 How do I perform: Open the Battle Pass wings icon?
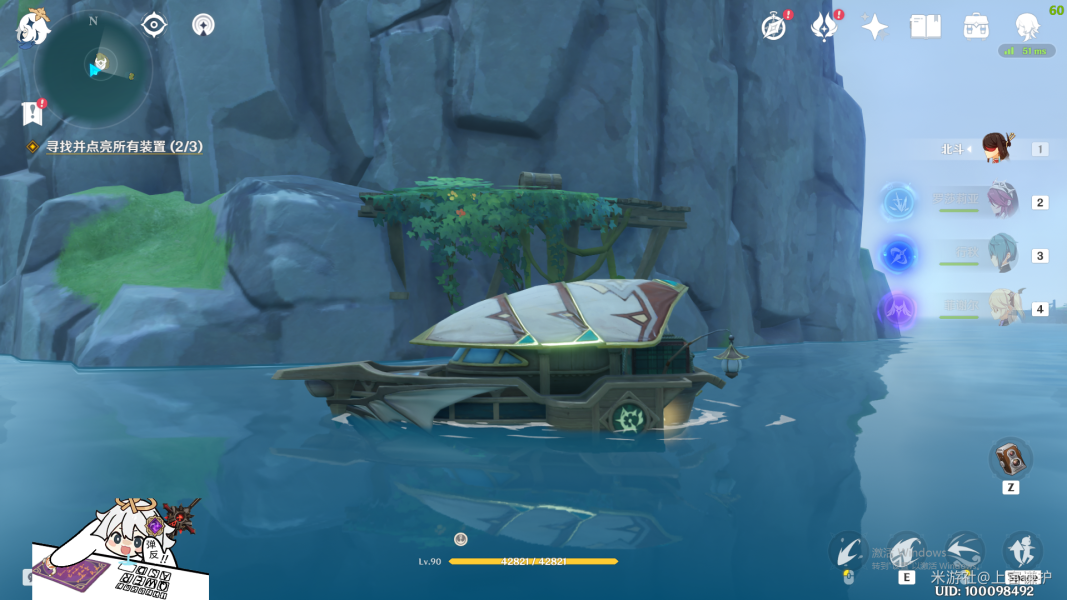point(823,27)
